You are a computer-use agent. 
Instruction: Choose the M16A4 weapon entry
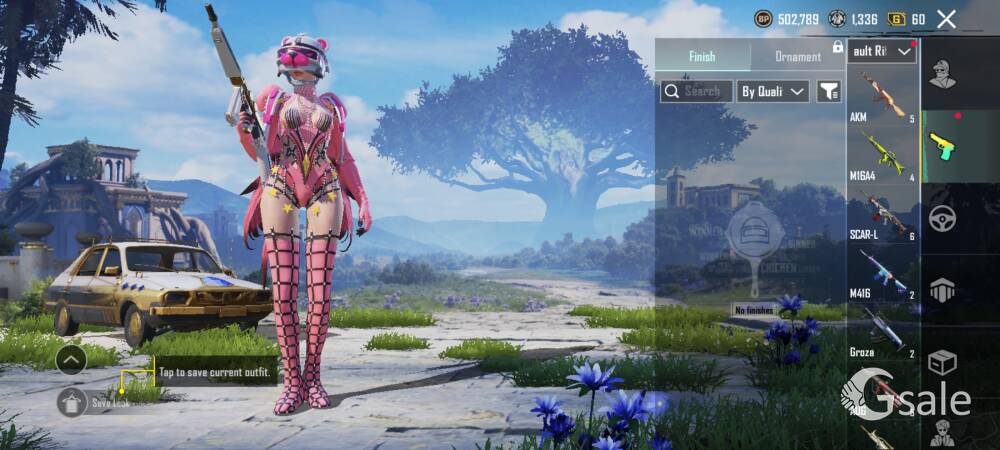pyautogui.click(x=883, y=155)
